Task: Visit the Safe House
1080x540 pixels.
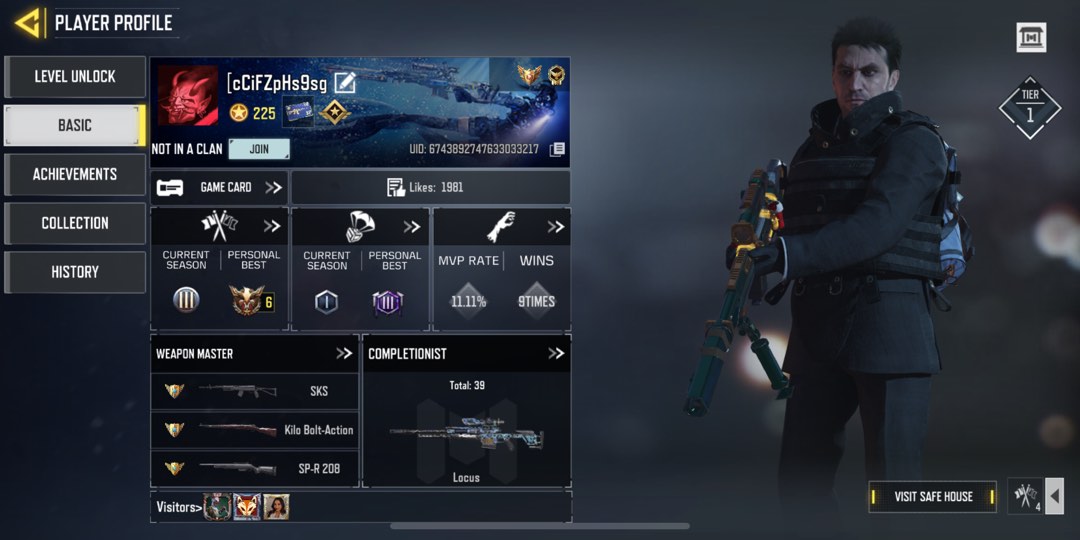Action: coord(933,496)
